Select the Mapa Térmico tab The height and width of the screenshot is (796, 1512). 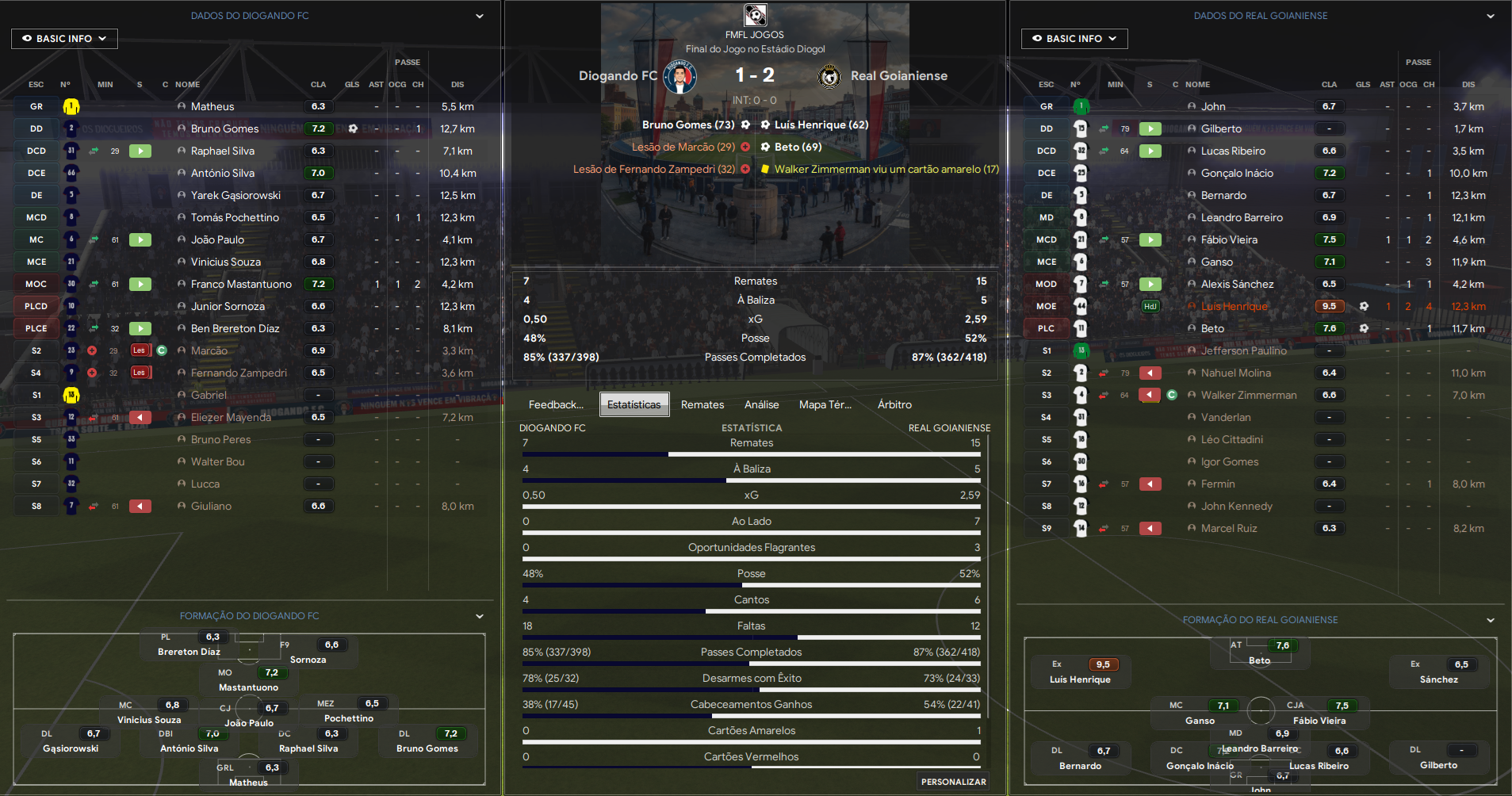point(825,404)
